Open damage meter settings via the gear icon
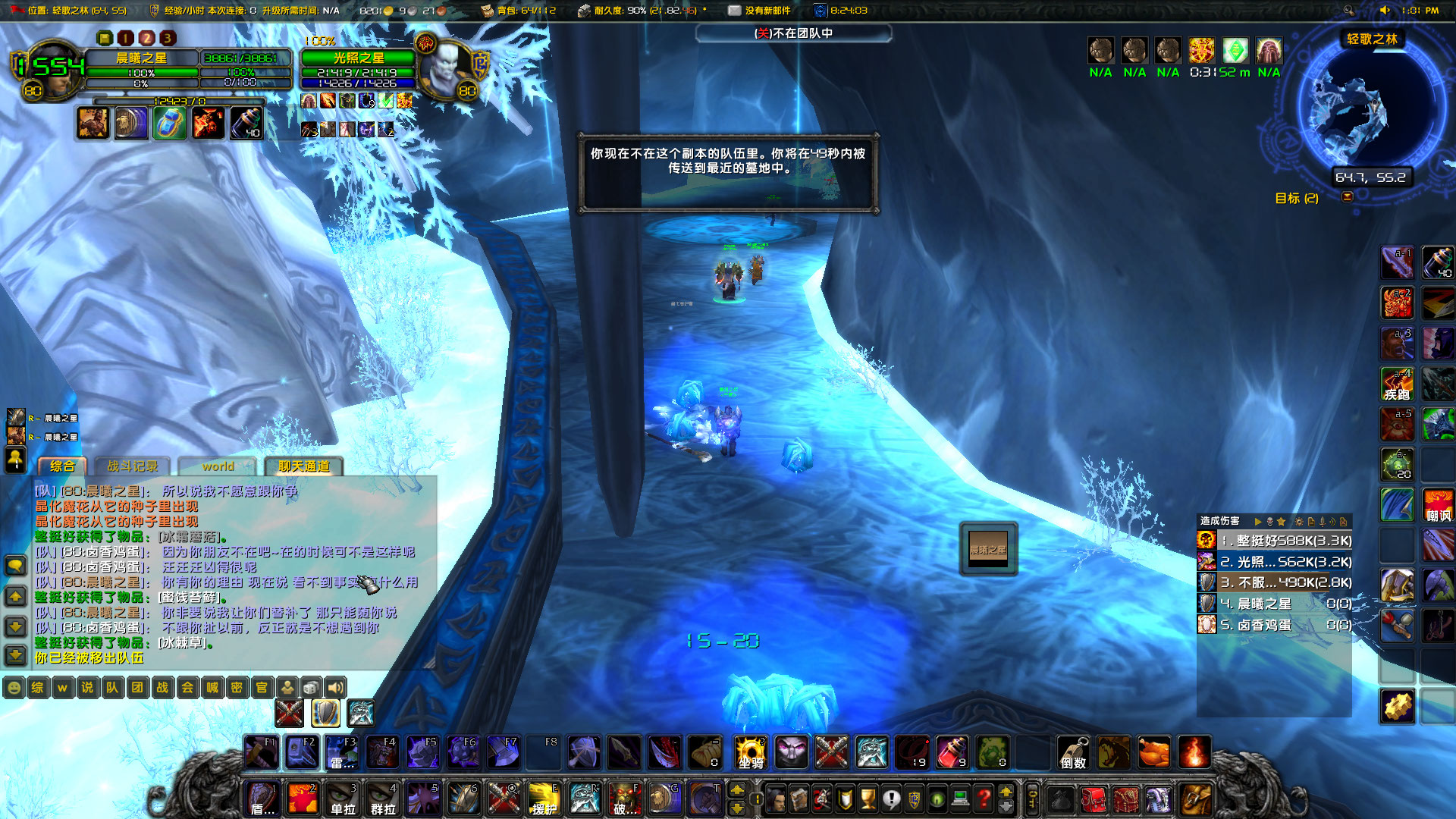 coord(1298,521)
